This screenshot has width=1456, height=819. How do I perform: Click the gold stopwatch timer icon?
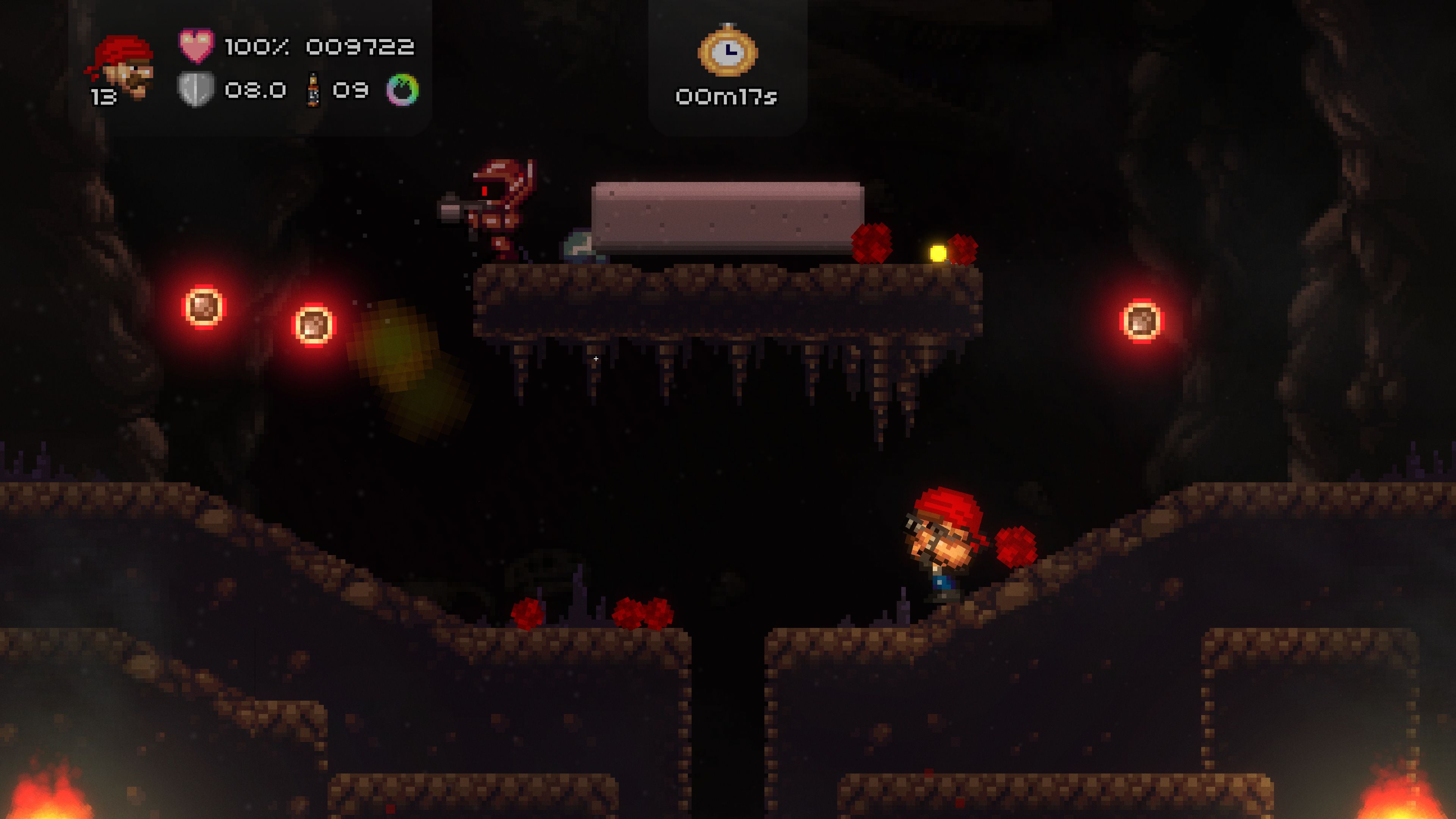click(x=728, y=51)
